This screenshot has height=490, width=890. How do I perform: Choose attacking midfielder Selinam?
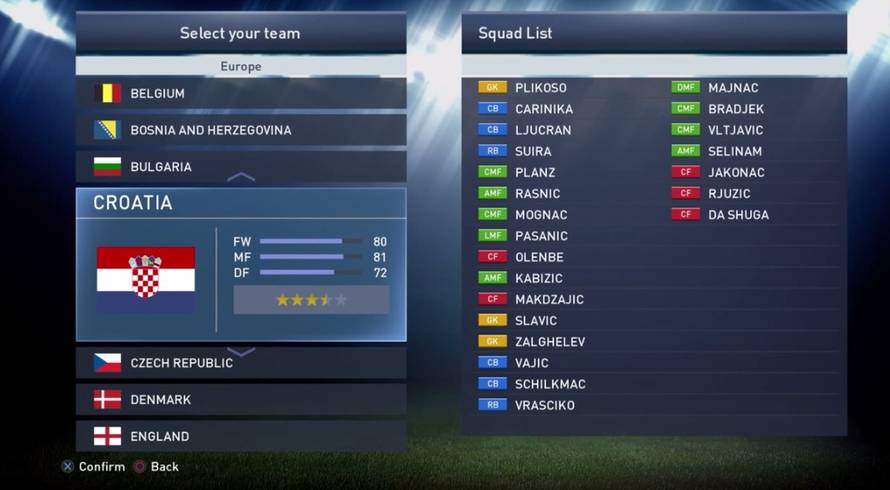[x=735, y=151]
